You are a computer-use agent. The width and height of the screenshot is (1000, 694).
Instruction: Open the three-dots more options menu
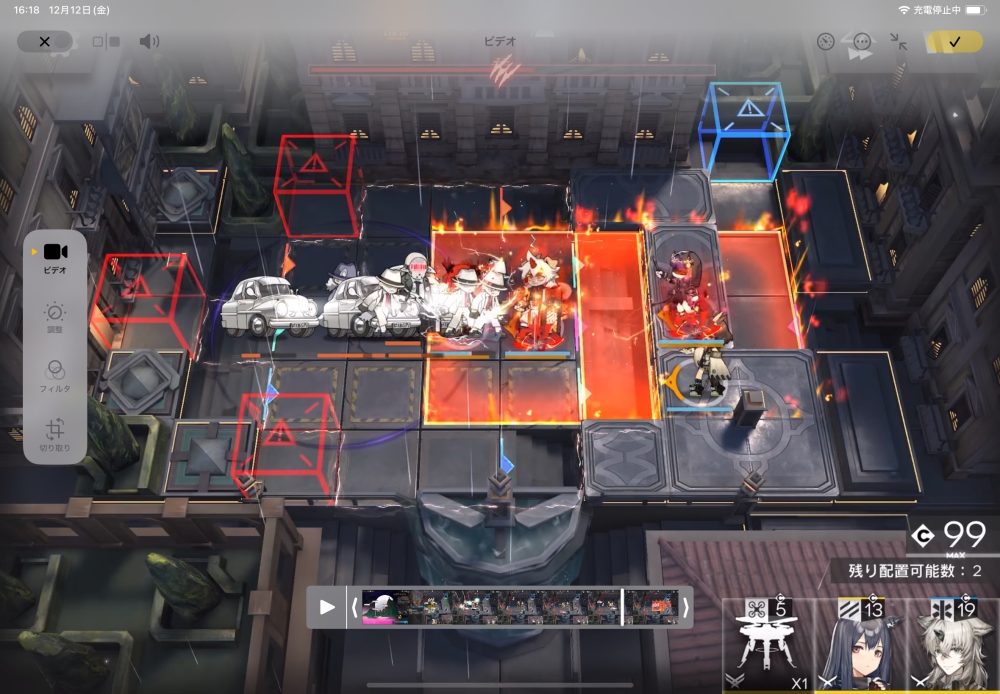862,42
